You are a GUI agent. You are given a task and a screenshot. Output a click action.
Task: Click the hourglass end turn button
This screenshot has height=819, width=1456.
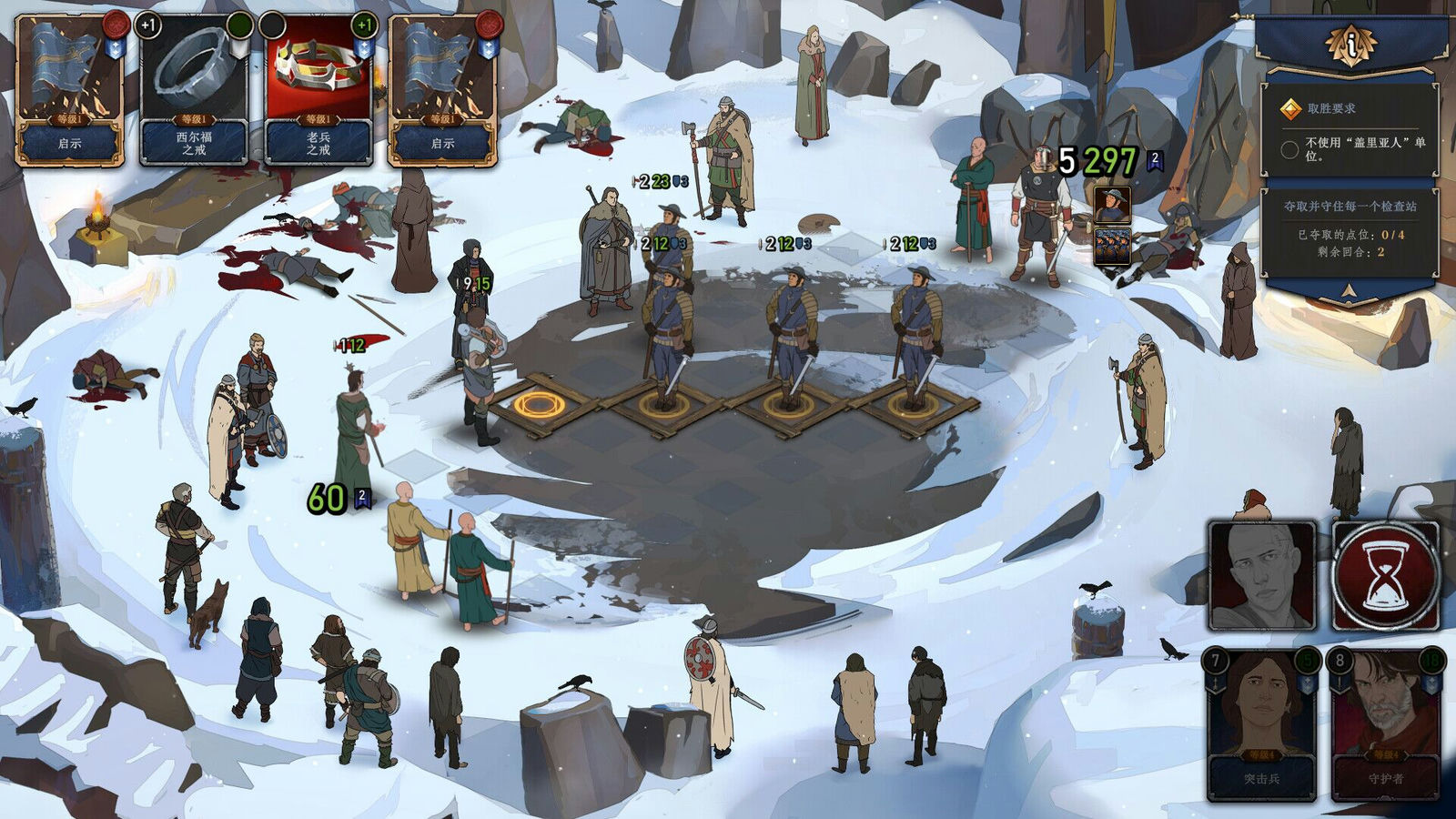(1385, 577)
